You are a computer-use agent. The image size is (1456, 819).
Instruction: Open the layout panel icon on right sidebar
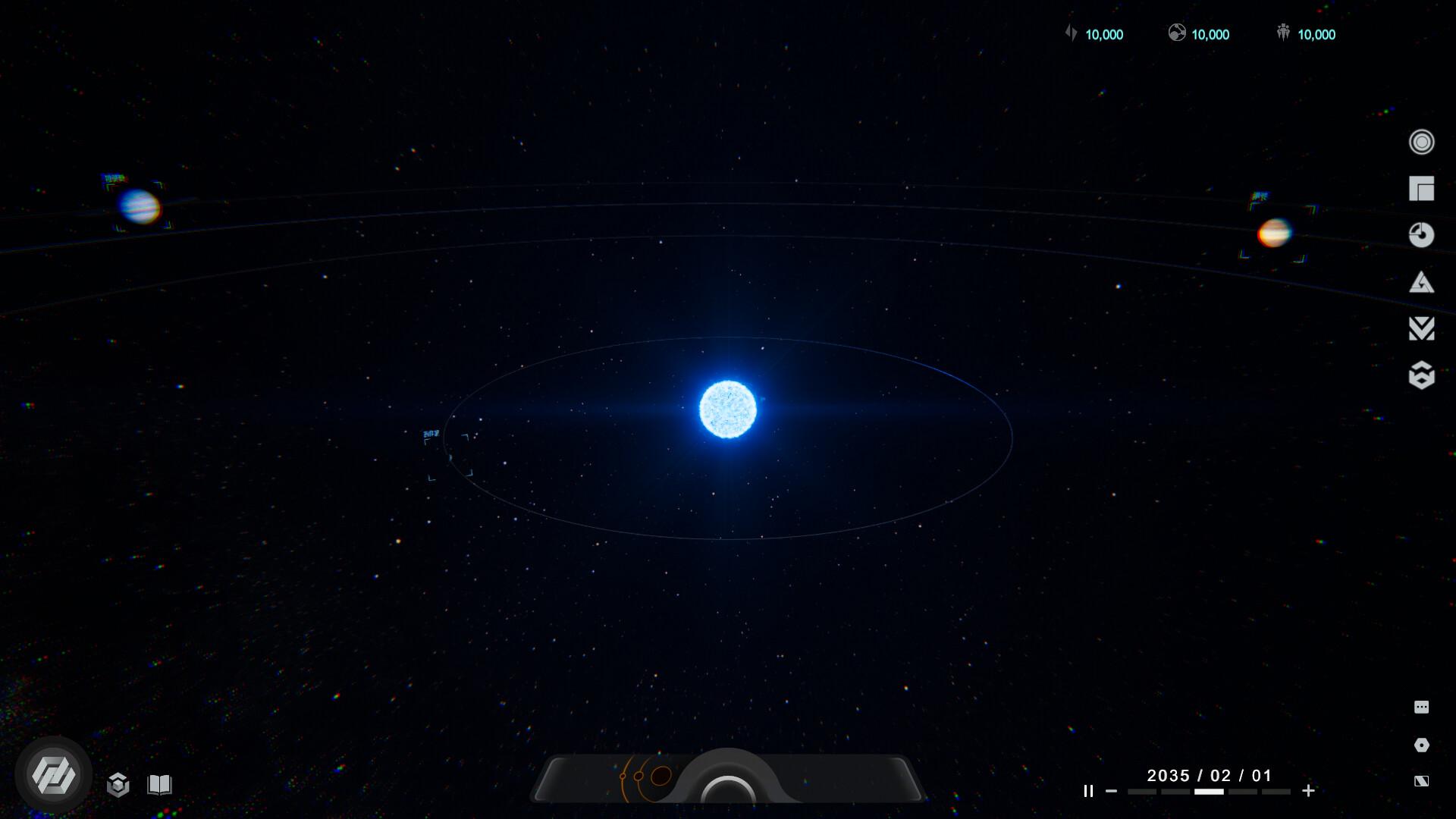(x=1423, y=189)
